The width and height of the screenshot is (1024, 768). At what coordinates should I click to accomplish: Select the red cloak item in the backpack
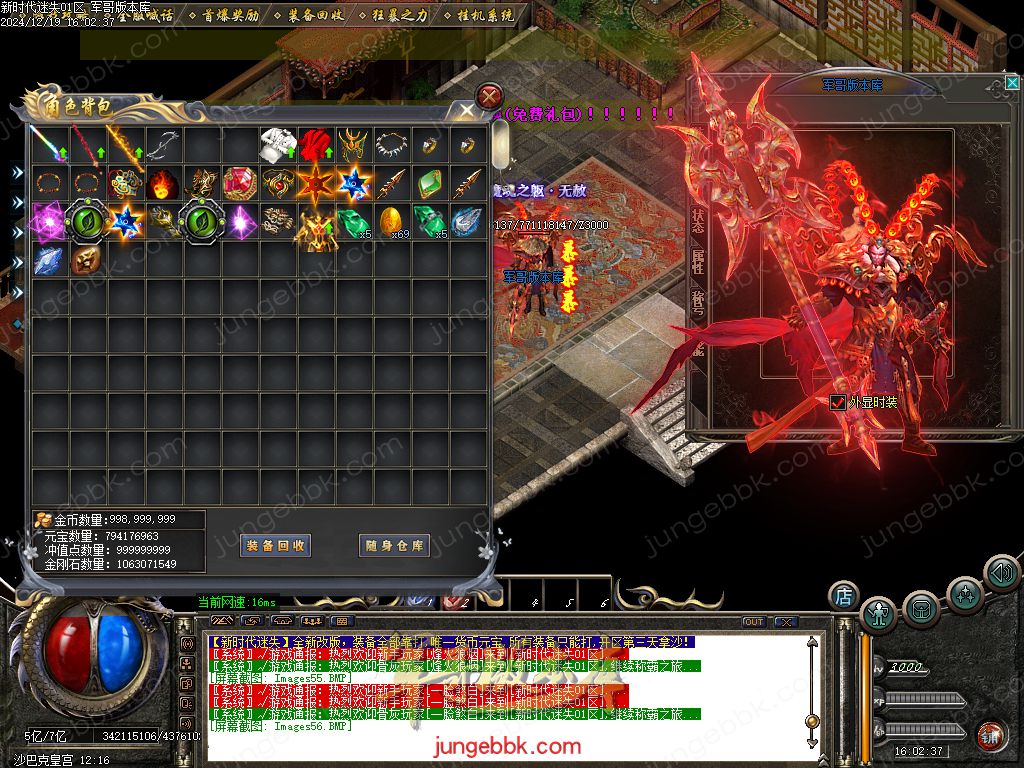(x=315, y=146)
